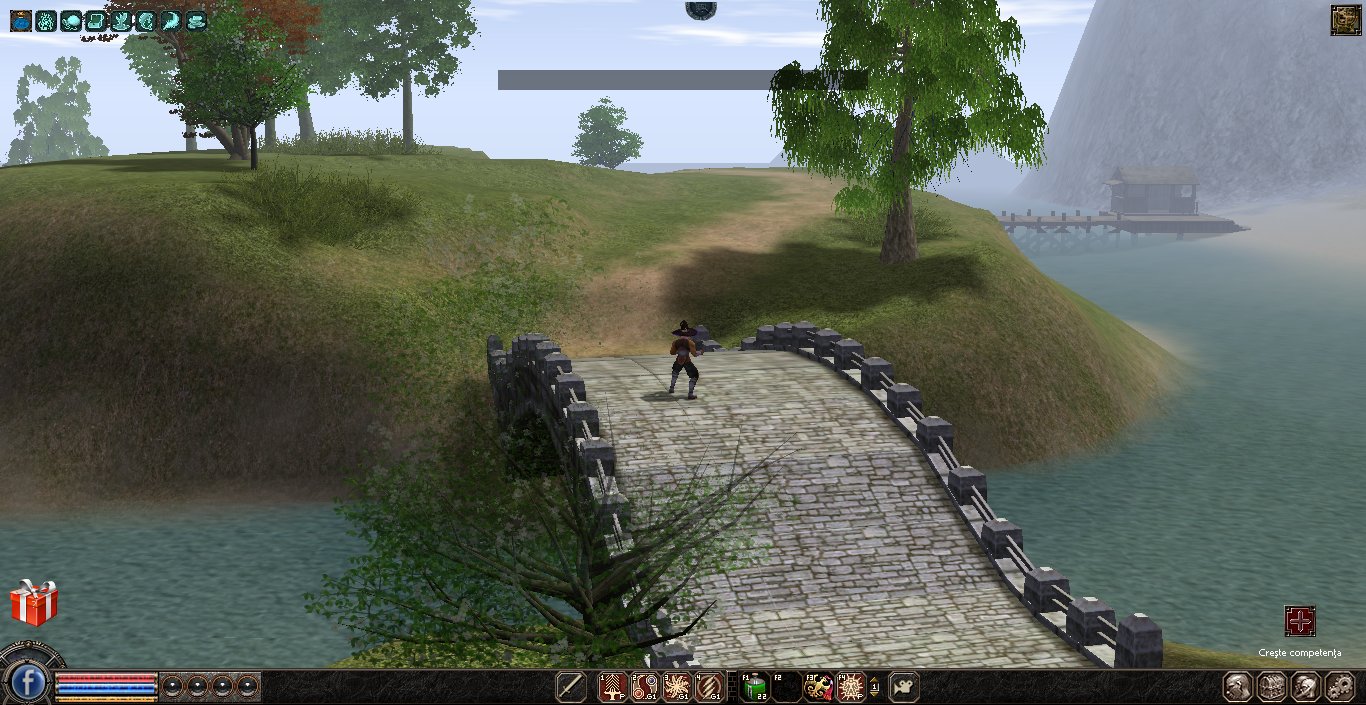Open the messenger friends icon
Image resolution: width=1366 pixels, height=705 pixels.
pyautogui.click(x=1305, y=687)
